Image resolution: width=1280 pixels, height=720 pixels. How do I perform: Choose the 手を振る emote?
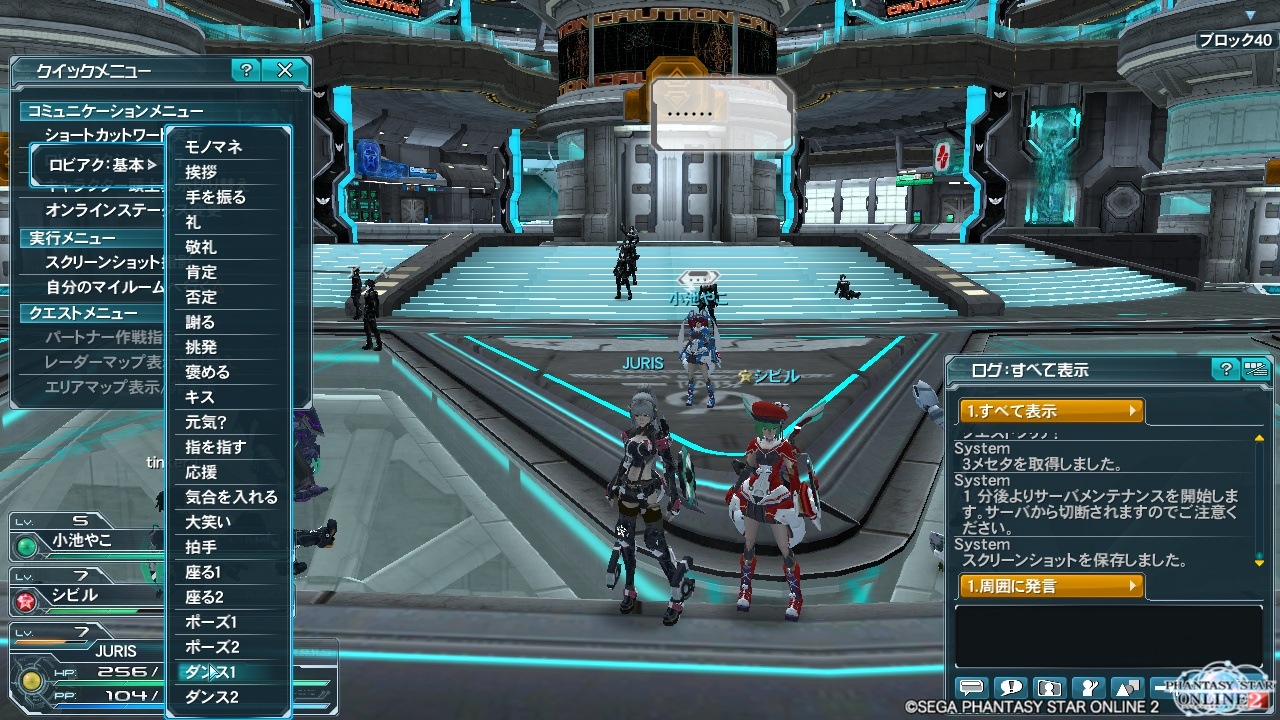tap(215, 197)
